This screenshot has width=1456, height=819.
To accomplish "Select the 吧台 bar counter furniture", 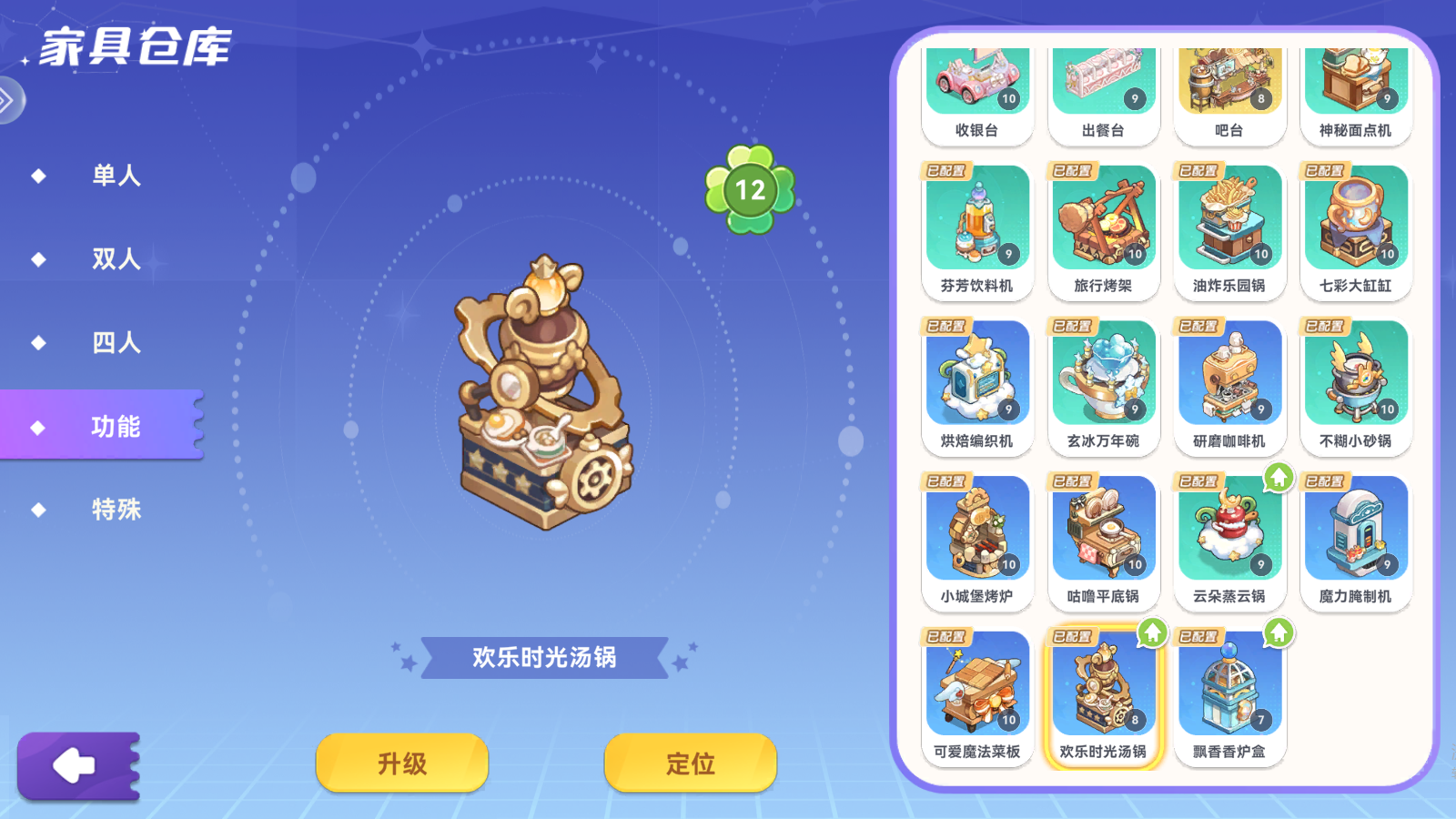I will [x=1229, y=86].
